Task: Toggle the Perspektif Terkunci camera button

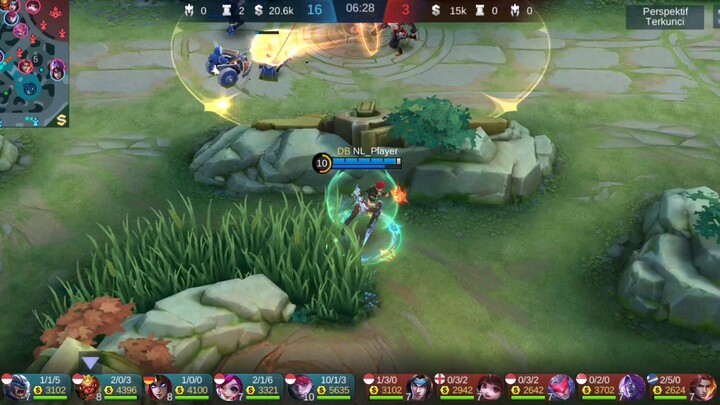Action: [x=665, y=16]
